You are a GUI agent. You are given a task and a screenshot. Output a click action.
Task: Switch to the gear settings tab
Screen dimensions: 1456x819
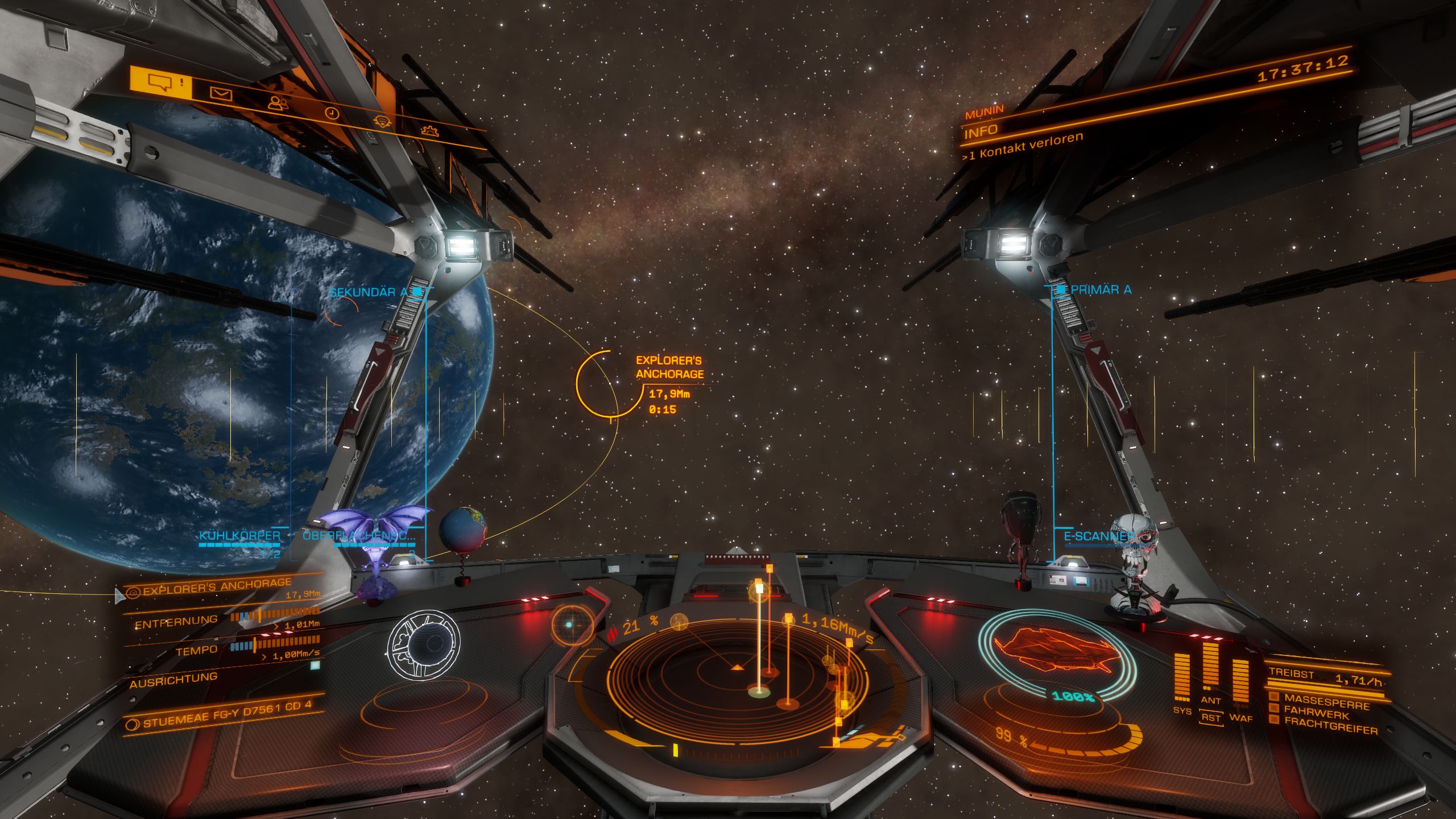430,131
